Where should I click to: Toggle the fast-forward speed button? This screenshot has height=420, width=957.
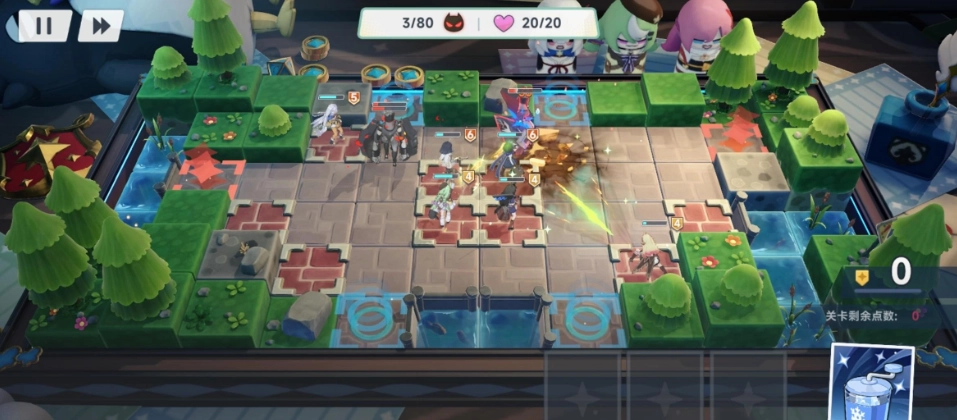100,25
